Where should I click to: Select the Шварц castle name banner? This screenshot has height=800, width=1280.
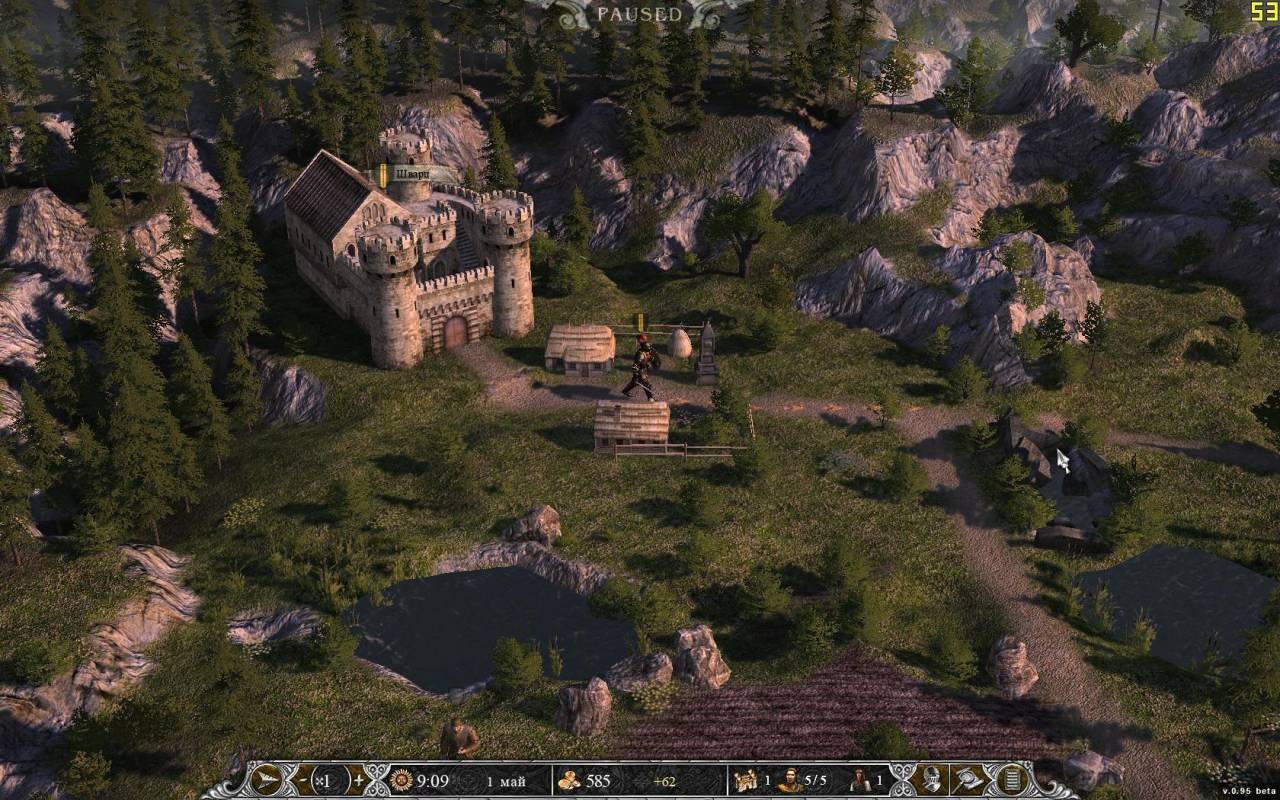pos(411,174)
